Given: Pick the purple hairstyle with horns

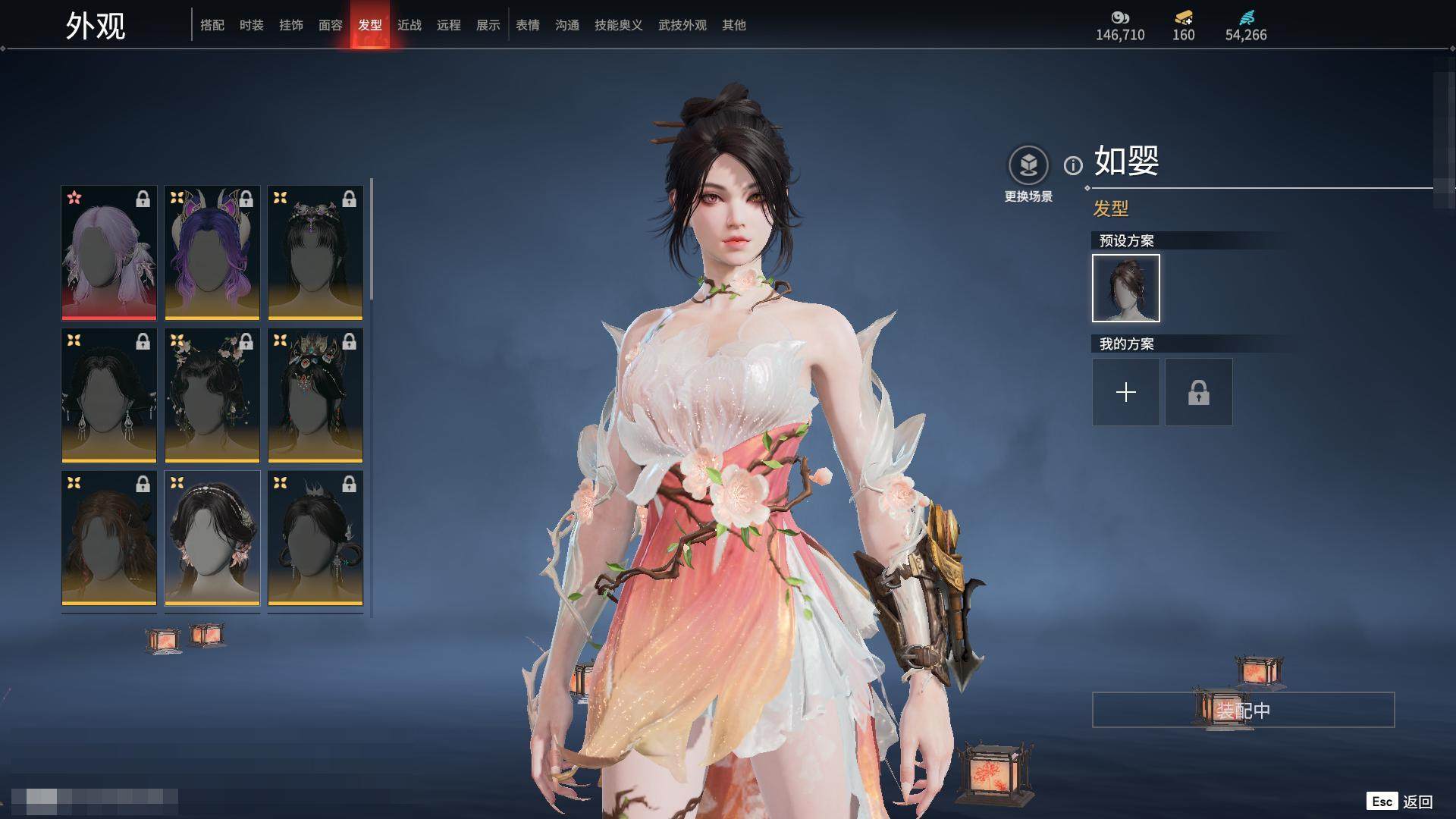Looking at the screenshot, I should pos(212,253).
